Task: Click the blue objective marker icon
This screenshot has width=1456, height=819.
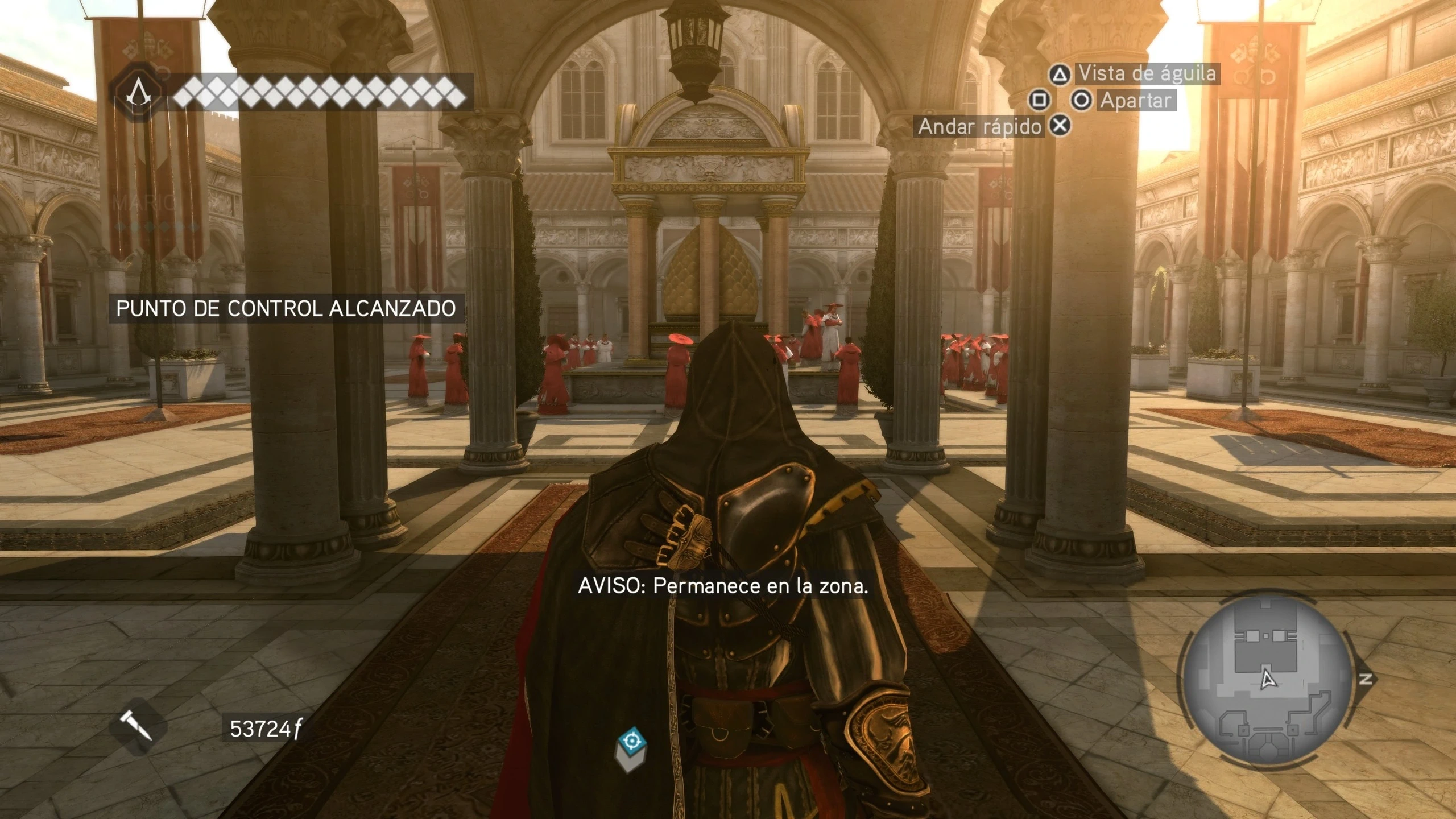Action: point(631,743)
